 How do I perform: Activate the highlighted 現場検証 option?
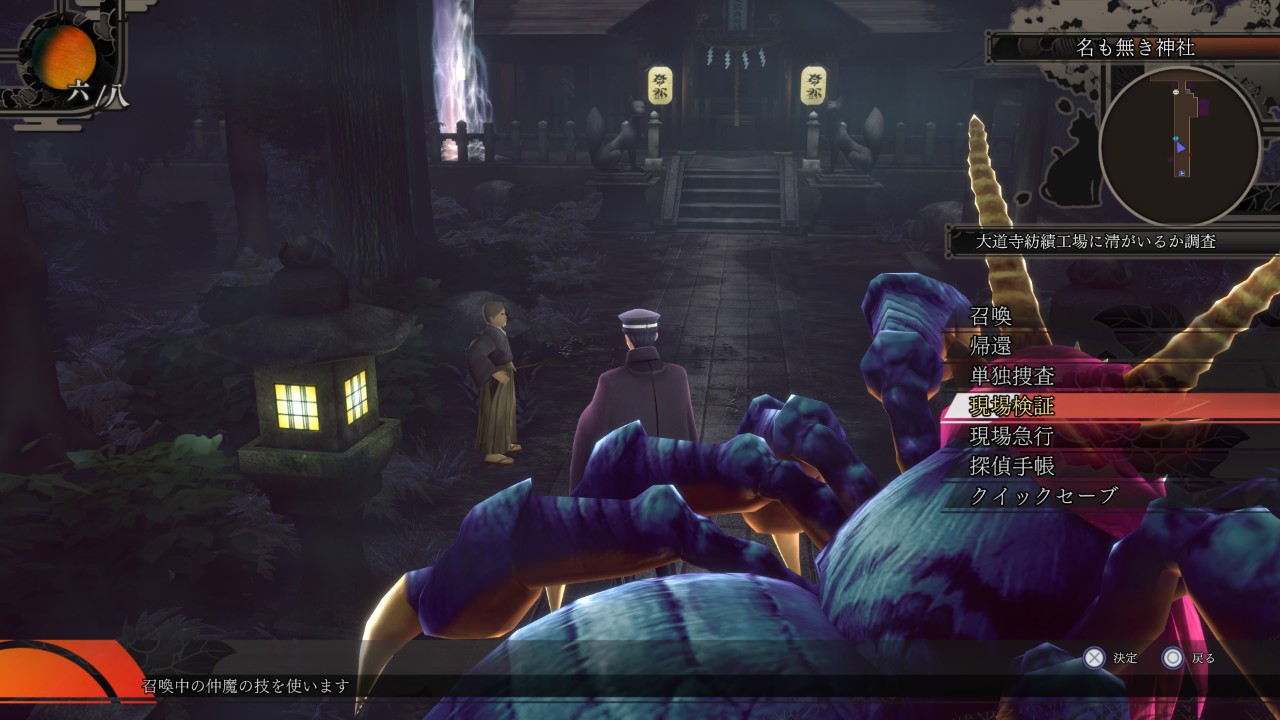(1012, 406)
